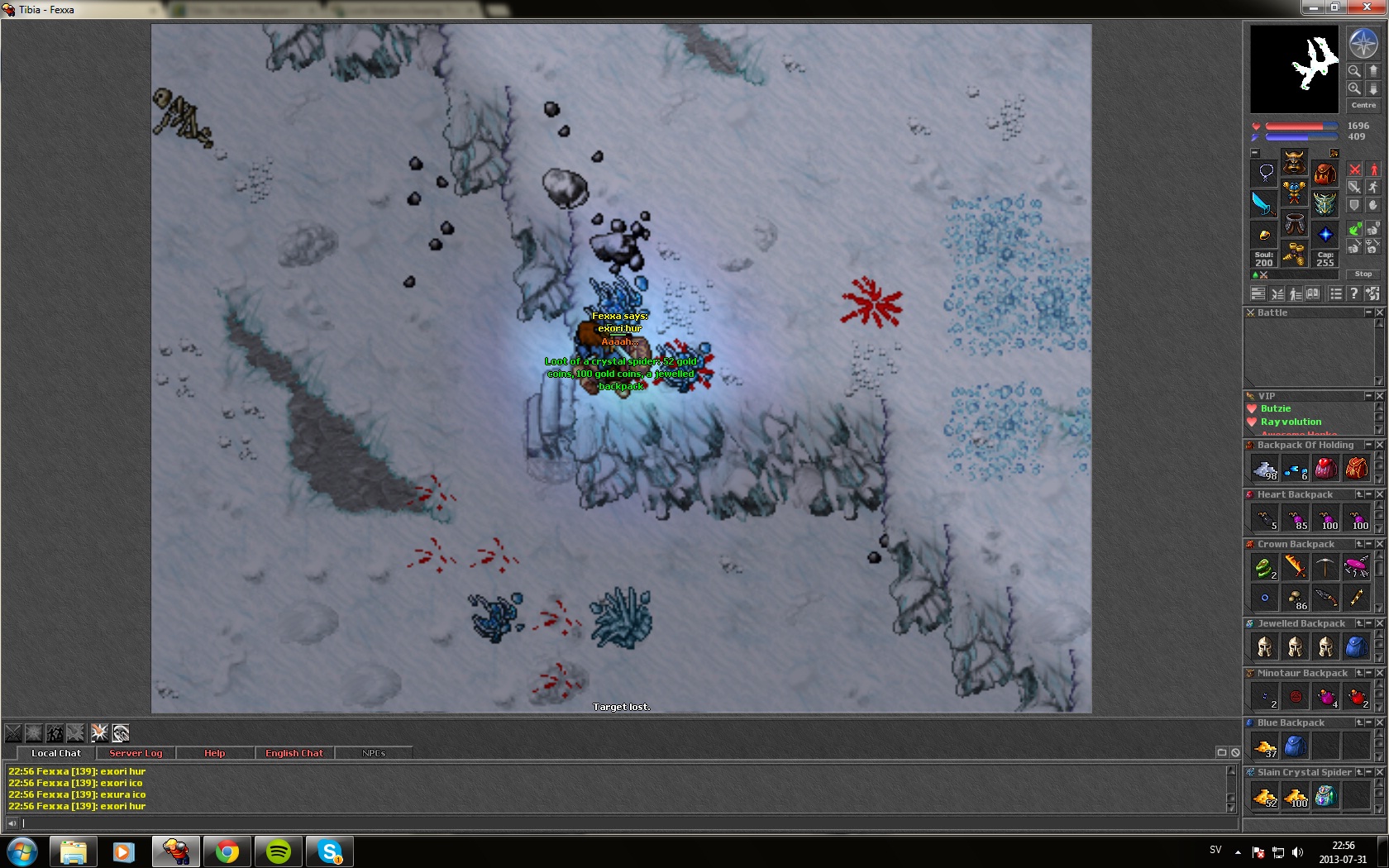Viewport: 1389px width, 868px height.
Task: Click the compass rose above the minimap controls
Action: (x=1363, y=43)
